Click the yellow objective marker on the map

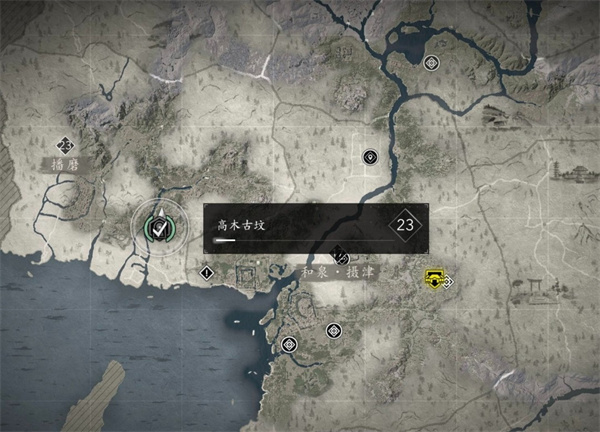pos(433,278)
